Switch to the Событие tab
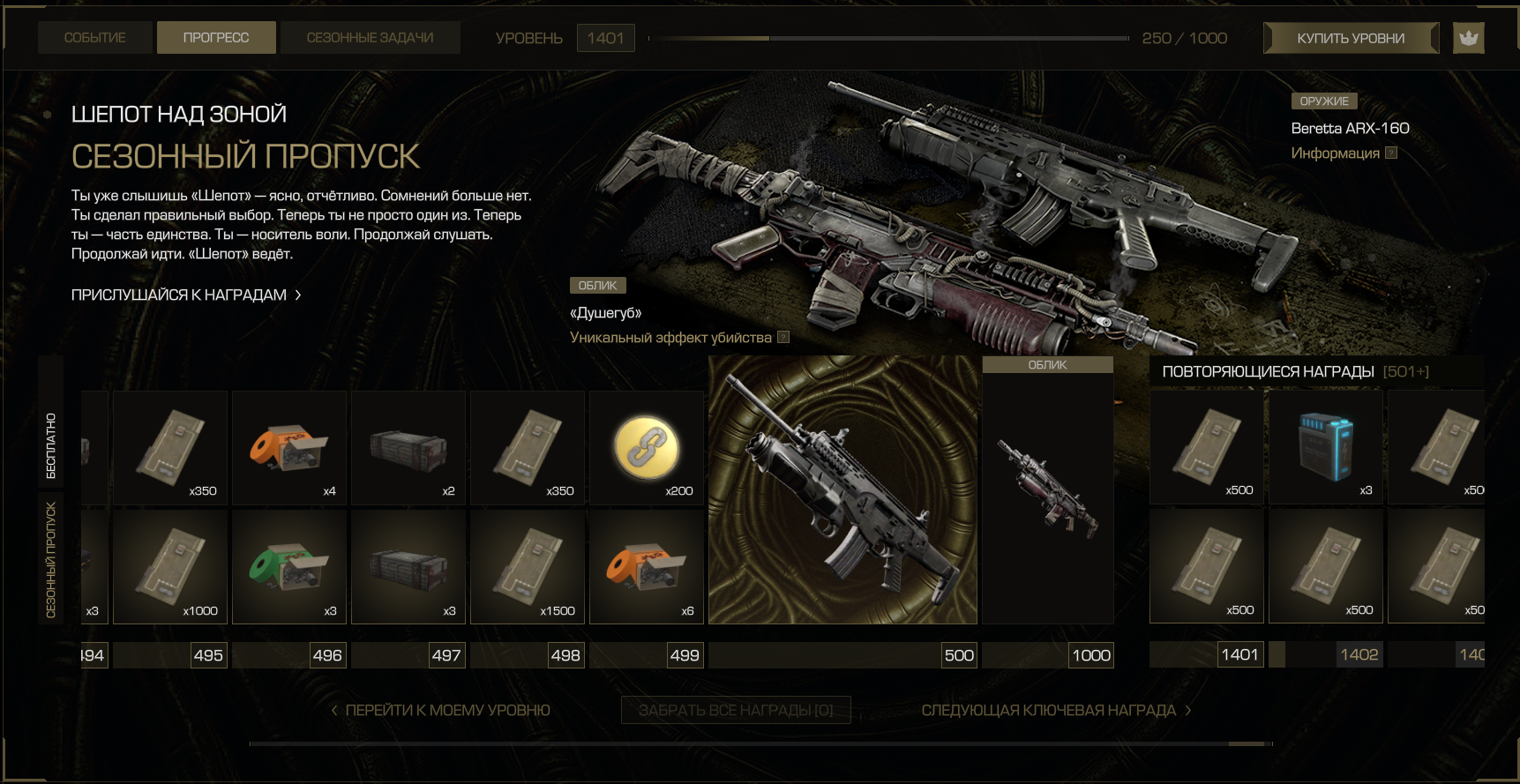Image resolution: width=1520 pixels, height=784 pixels. (x=94, y=38)
